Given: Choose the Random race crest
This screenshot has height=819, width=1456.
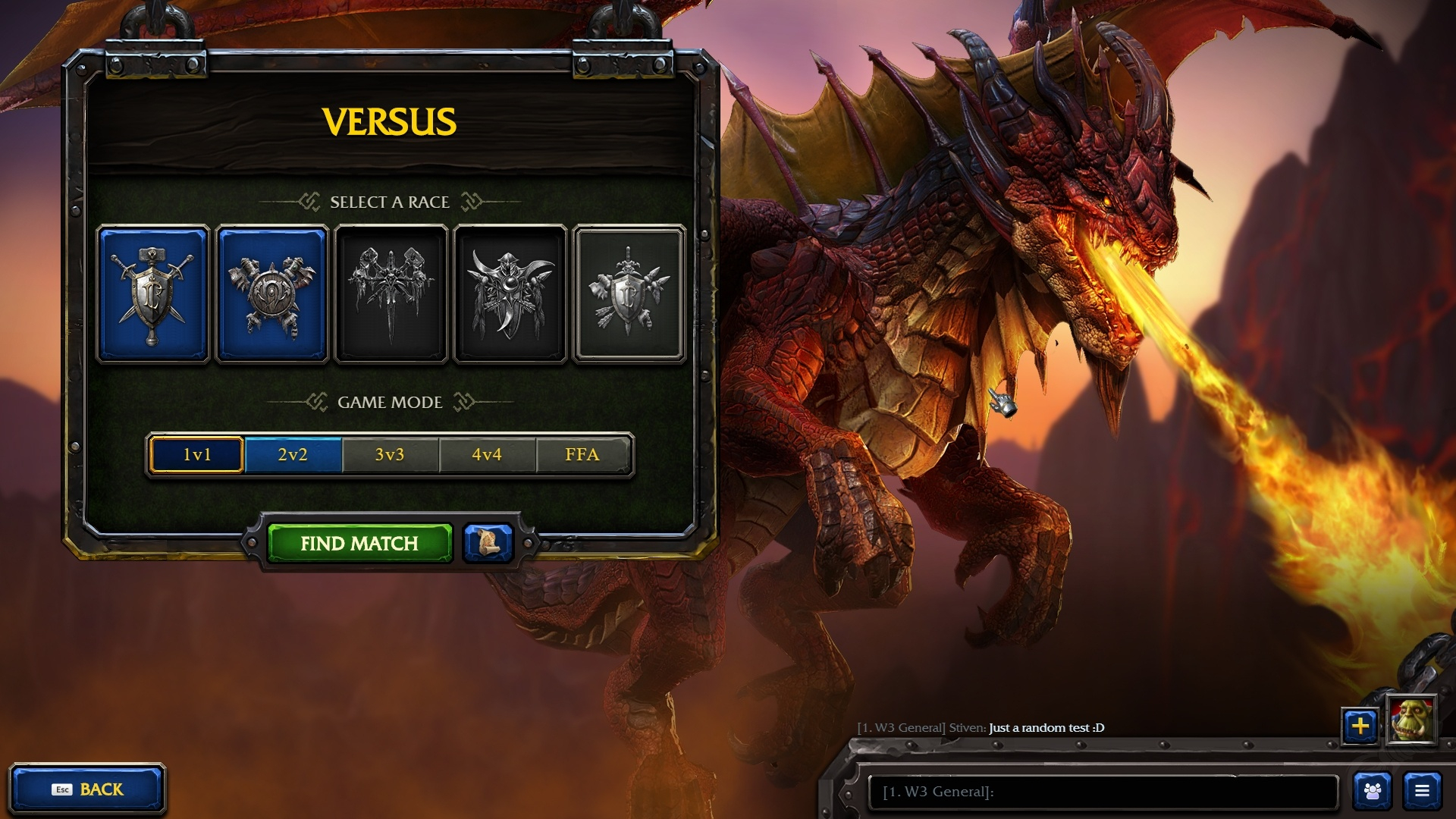Looking at the screenshot, I should 629,294.
